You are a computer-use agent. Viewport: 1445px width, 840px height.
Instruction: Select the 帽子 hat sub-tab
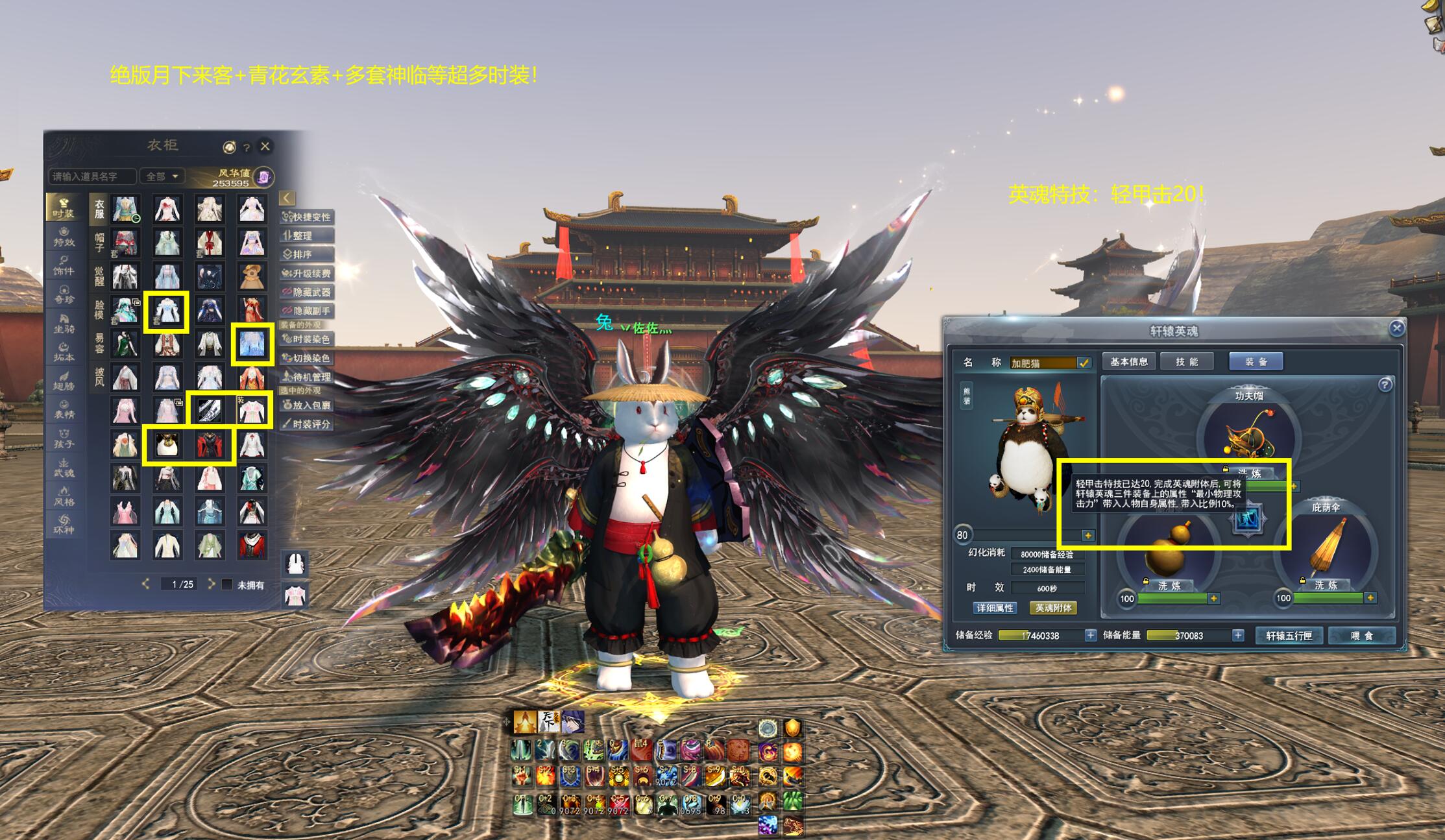(99, 243)
